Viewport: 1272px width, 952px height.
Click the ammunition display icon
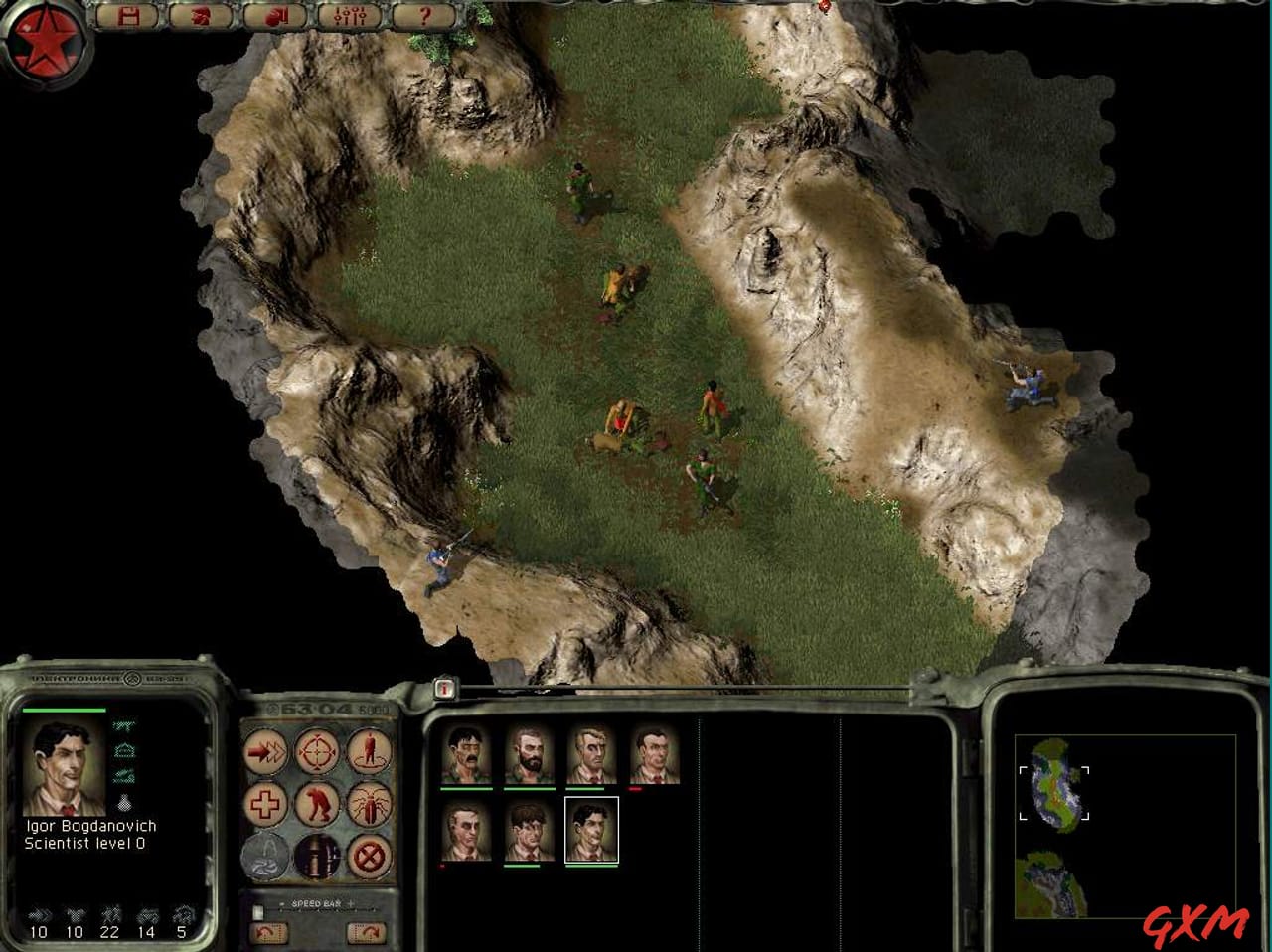pyautogui.click(x=318, y=857)
